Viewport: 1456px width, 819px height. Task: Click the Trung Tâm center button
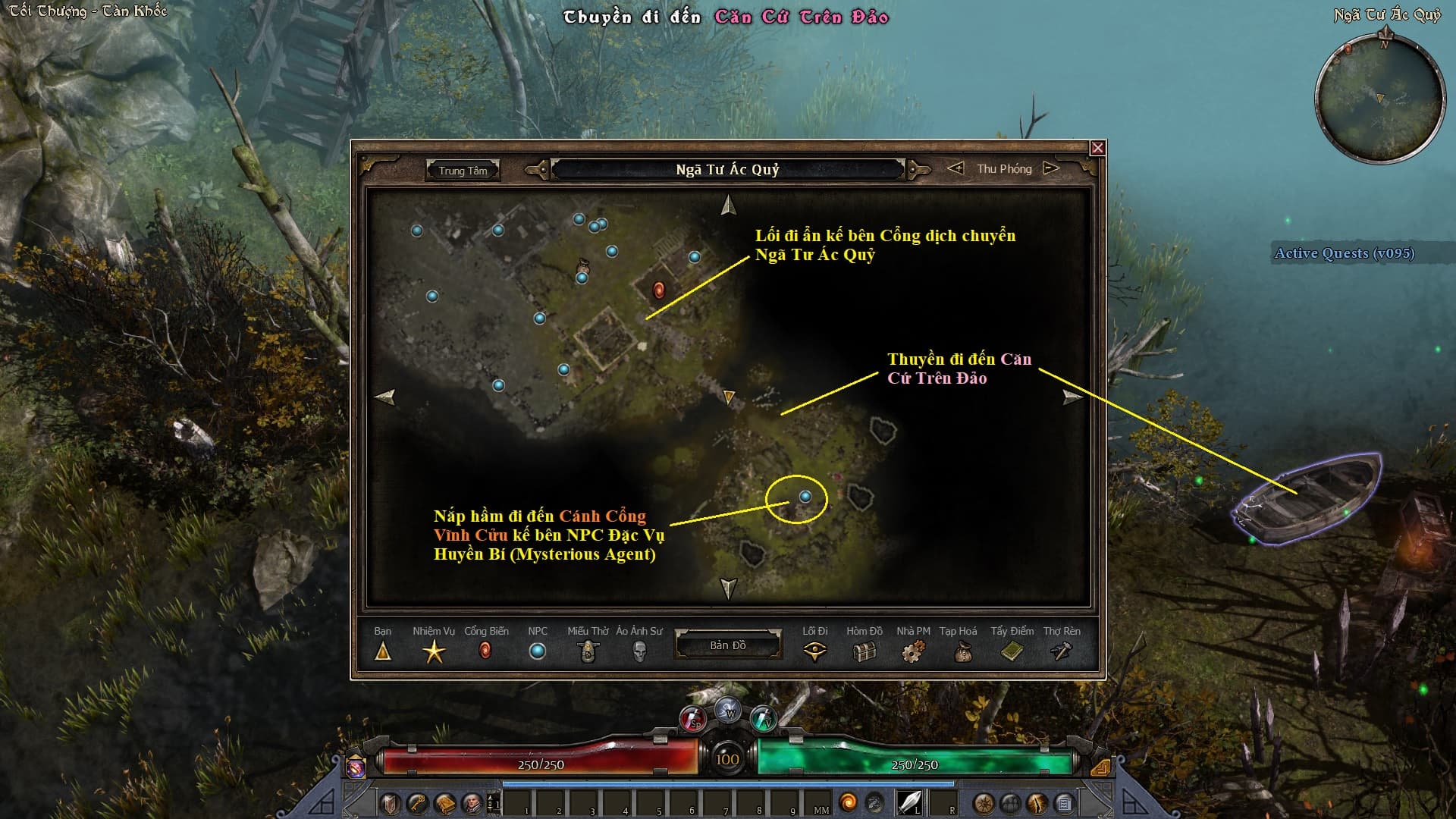[463, 171]
